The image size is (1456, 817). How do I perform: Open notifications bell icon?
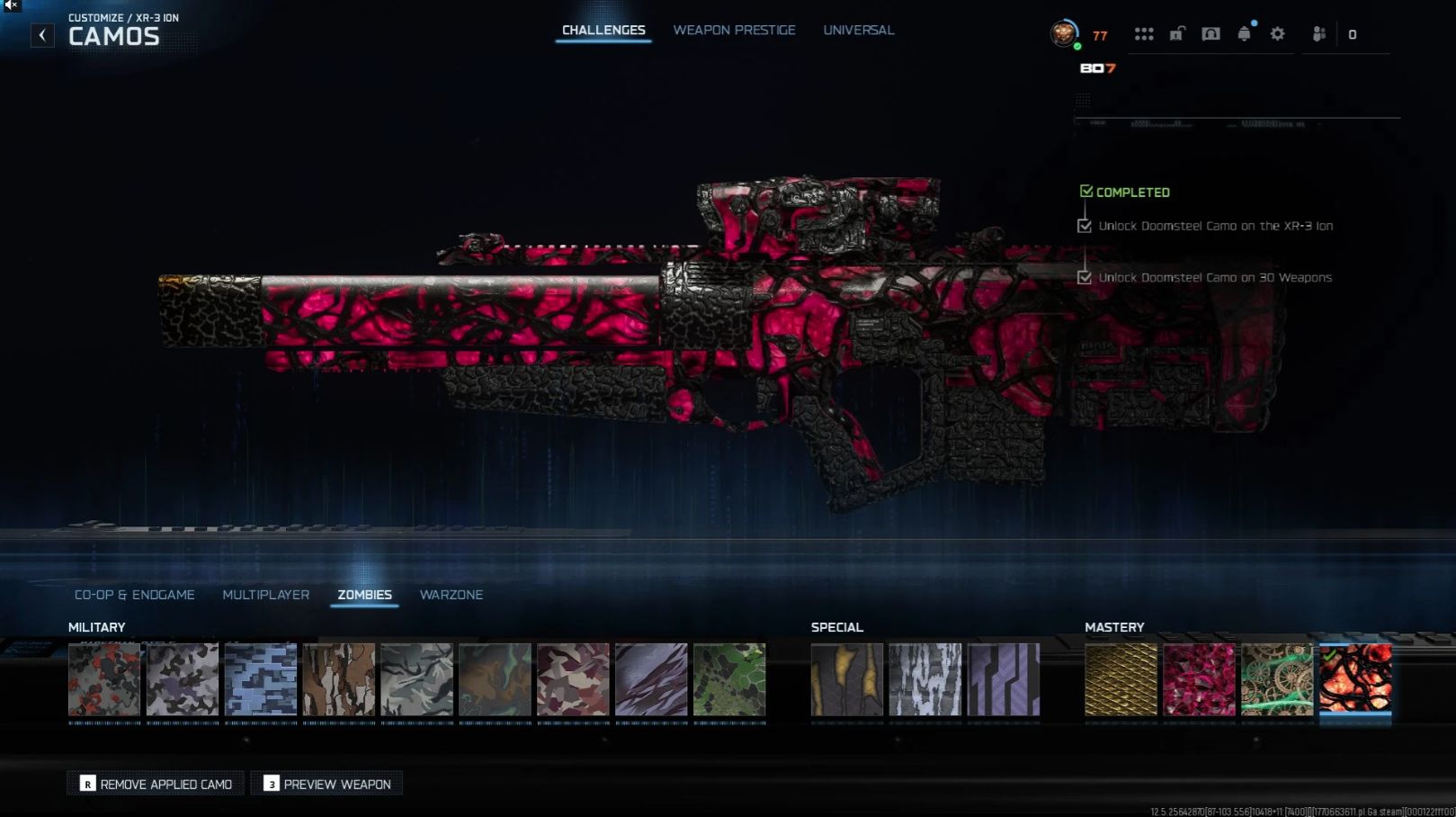click(1244, 34)
